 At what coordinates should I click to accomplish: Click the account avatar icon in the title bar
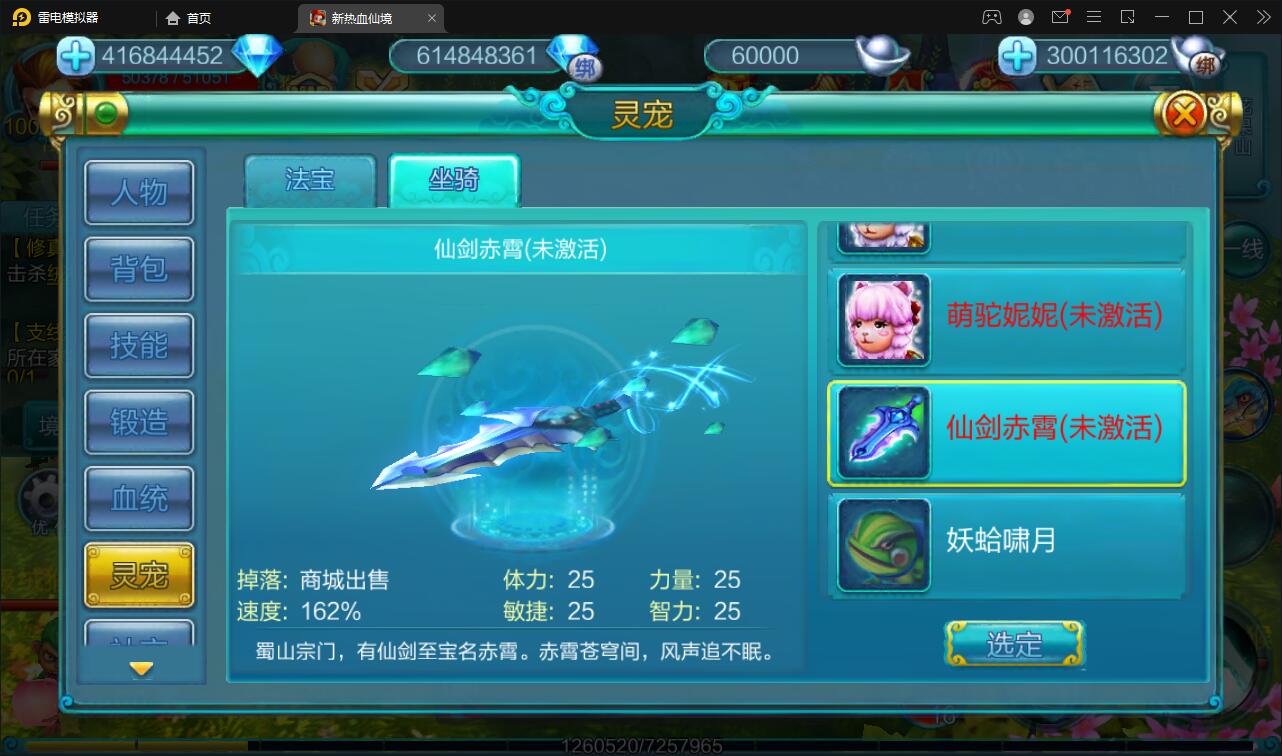tap(1025, 17)
